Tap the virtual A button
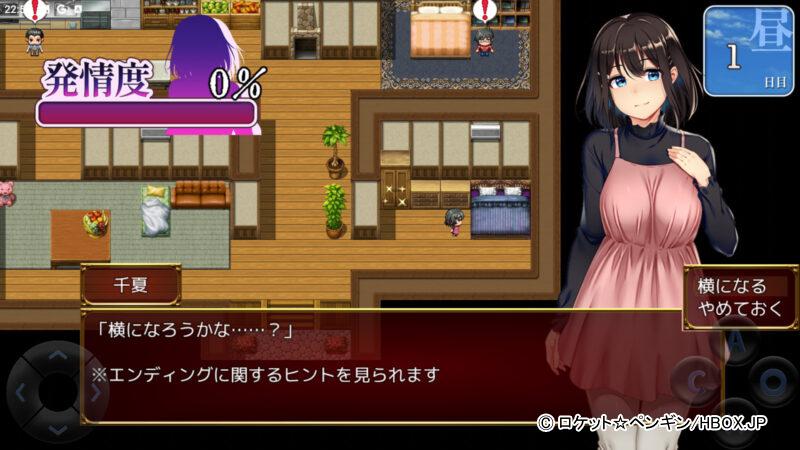800x450 pixels. point(737,343)
